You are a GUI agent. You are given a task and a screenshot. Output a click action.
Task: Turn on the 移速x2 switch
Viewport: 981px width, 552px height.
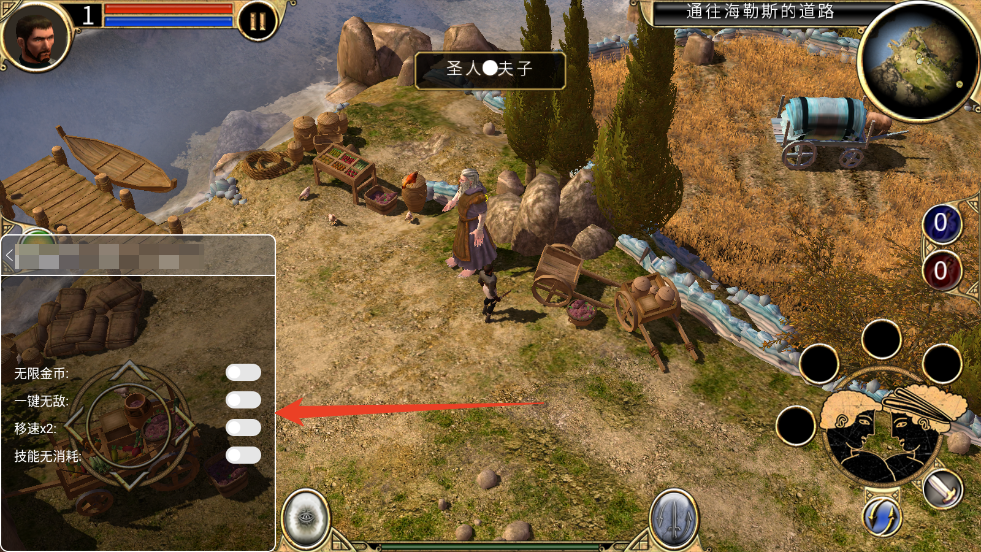click(243, 428)
